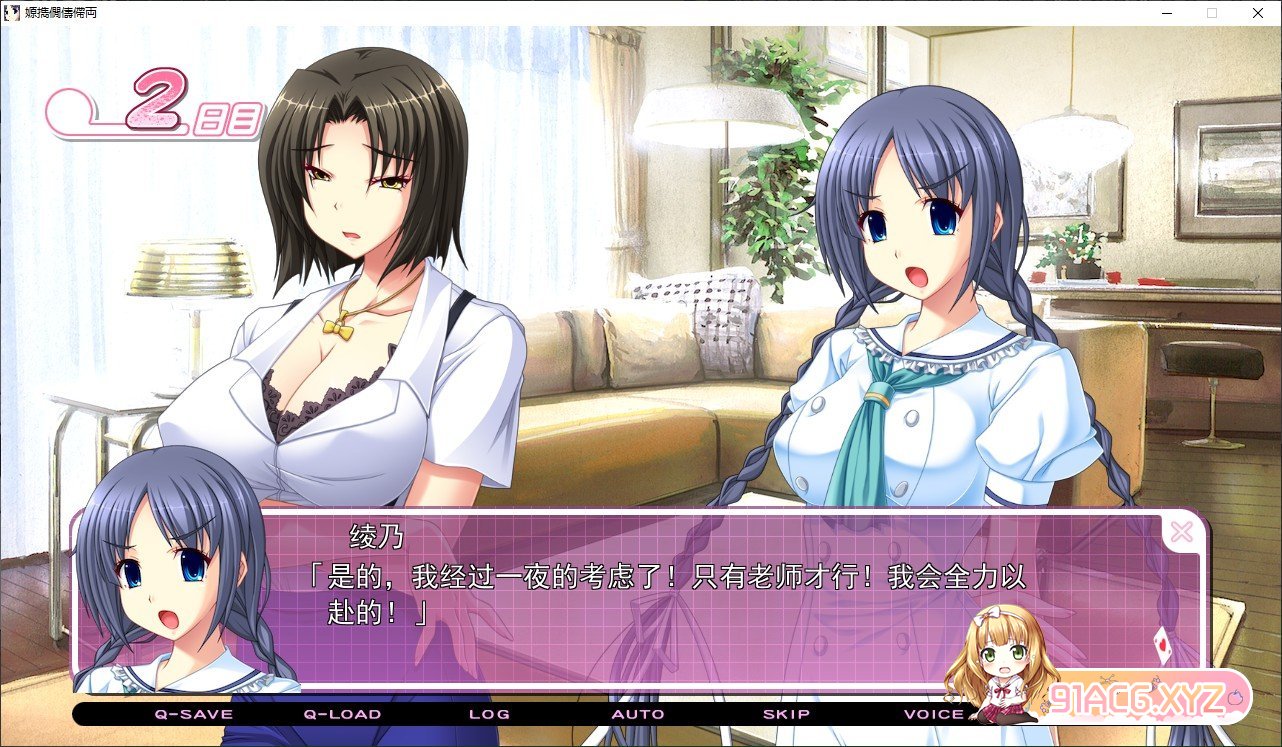The image size is (1282, 747).
Task: Replay the line with VOICE
Action: pos(934,714)
